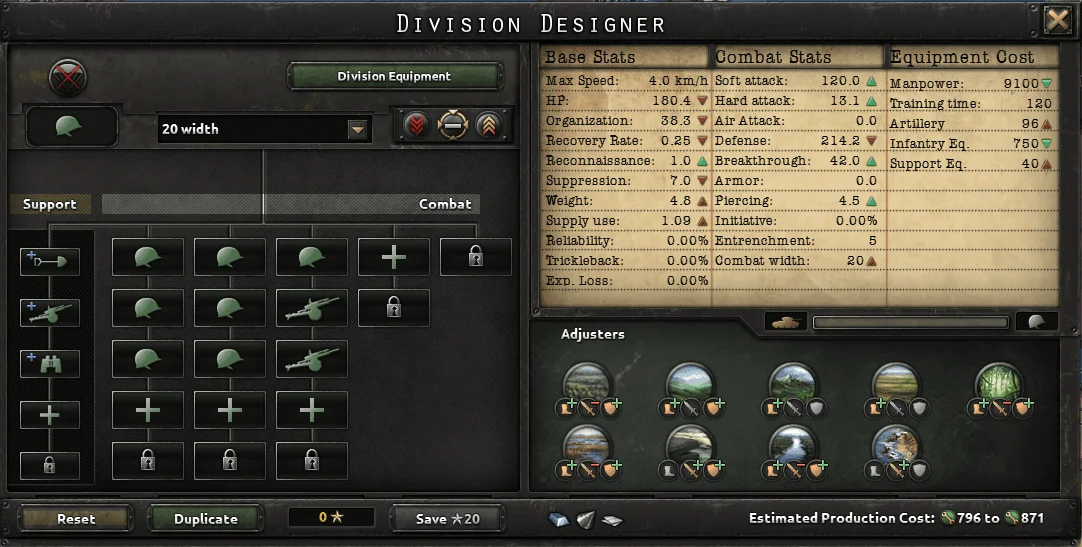Set low priority with red down chevrons
This screenshot has height=547, width=1082.
click(x=416, y=126)
